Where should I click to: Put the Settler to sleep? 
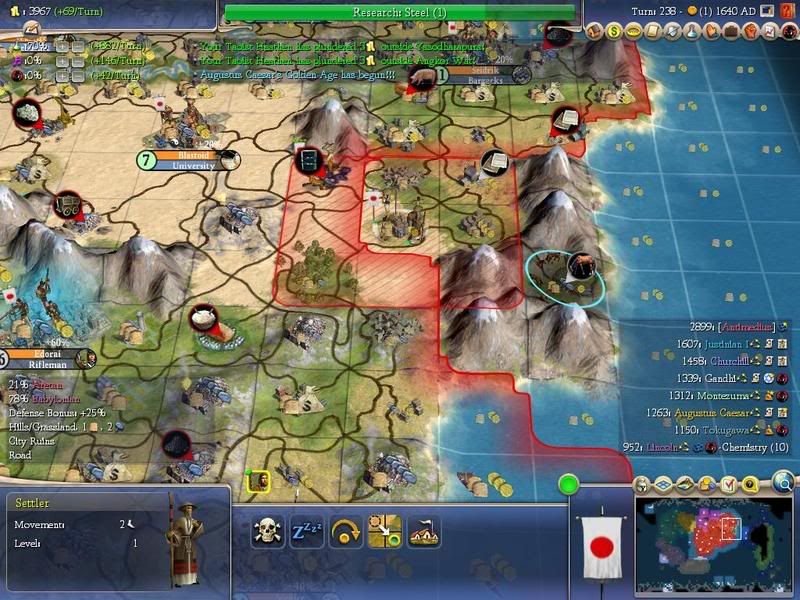pyautogui.click(x=306, y=530)
